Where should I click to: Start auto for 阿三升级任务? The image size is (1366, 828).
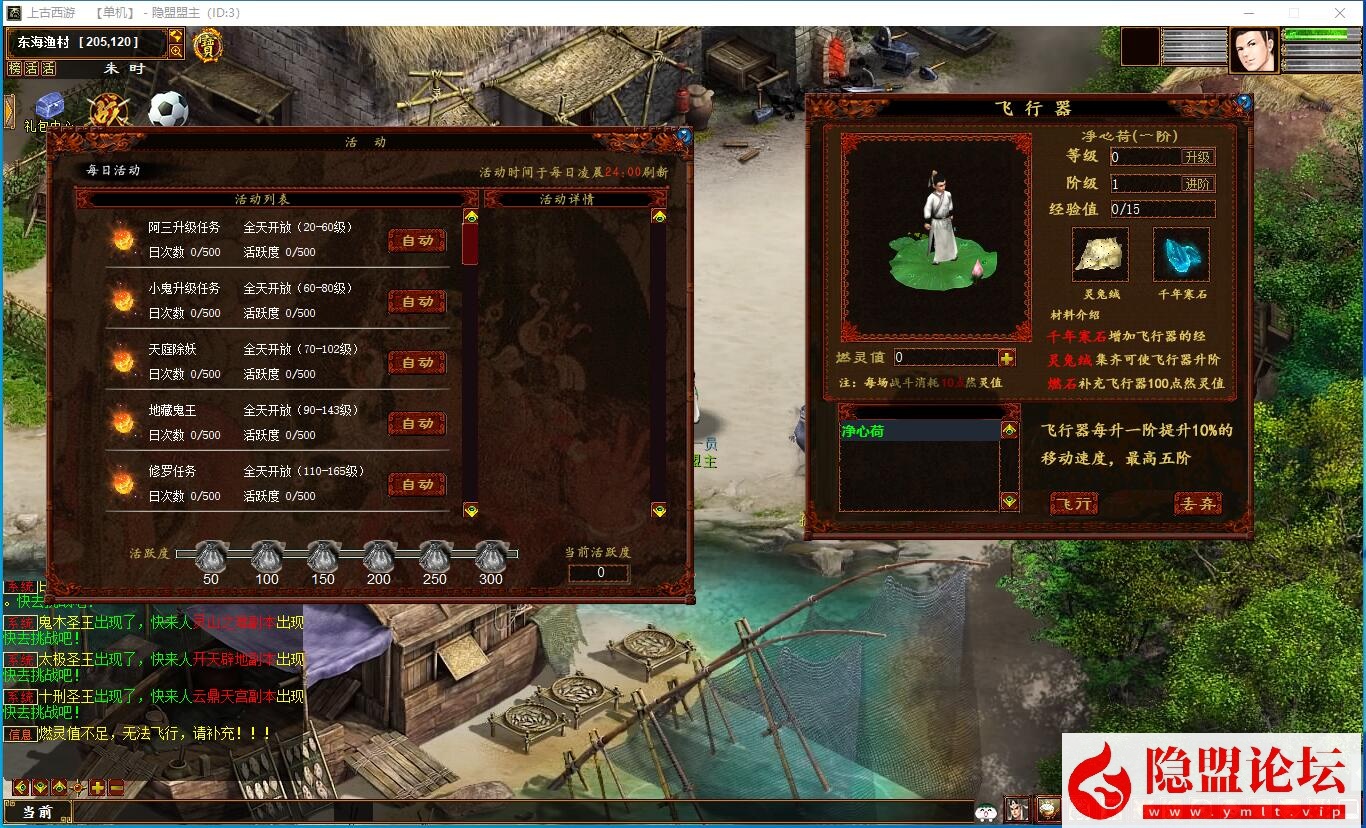[417, 241]
